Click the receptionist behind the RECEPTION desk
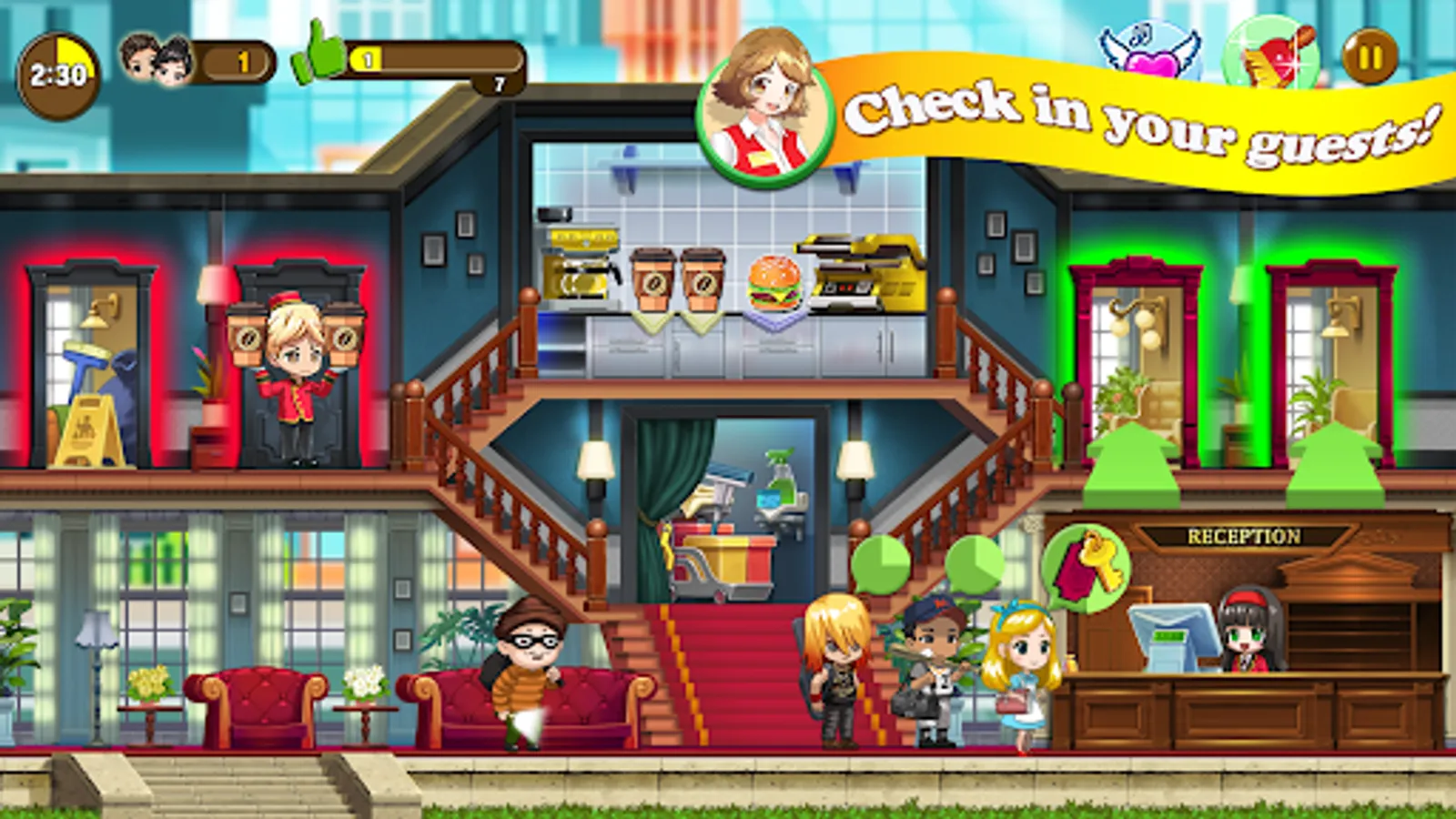Viewport: 1456px width, 819px height. (x=1247, y=637)
